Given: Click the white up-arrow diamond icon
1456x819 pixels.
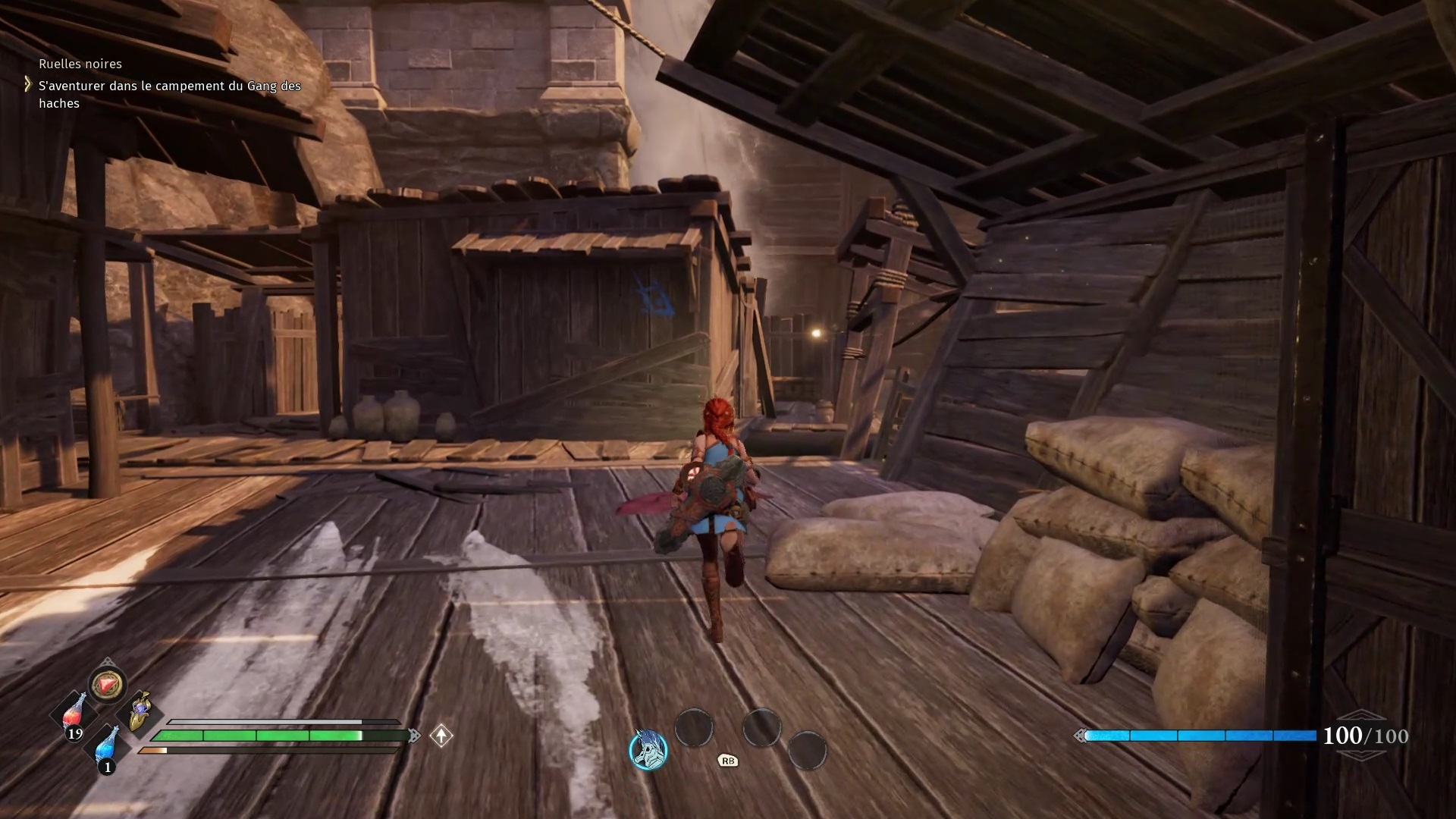Looking at the screenshot, I should (441, 736).
